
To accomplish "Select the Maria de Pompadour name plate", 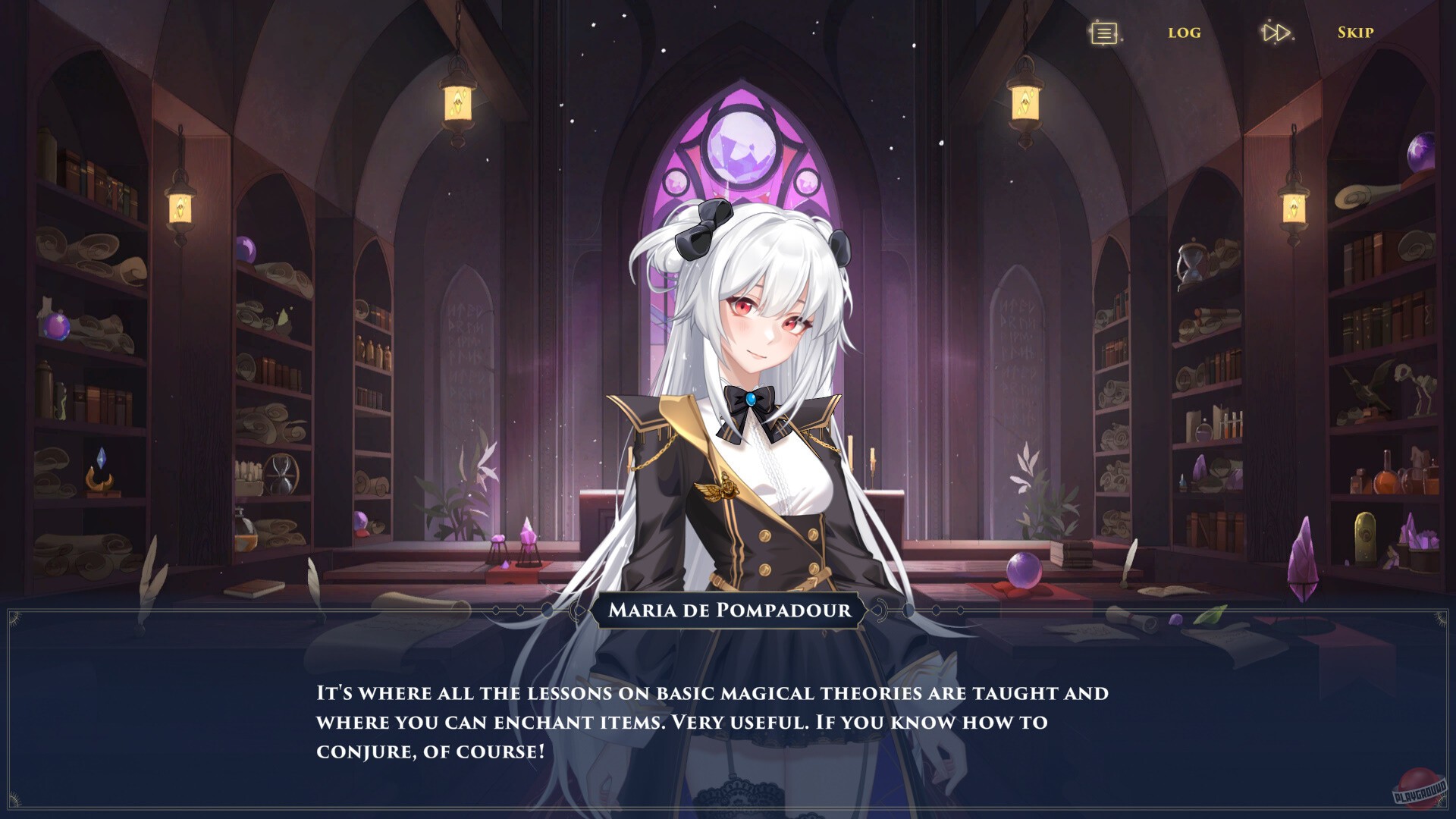I will 728,611.
